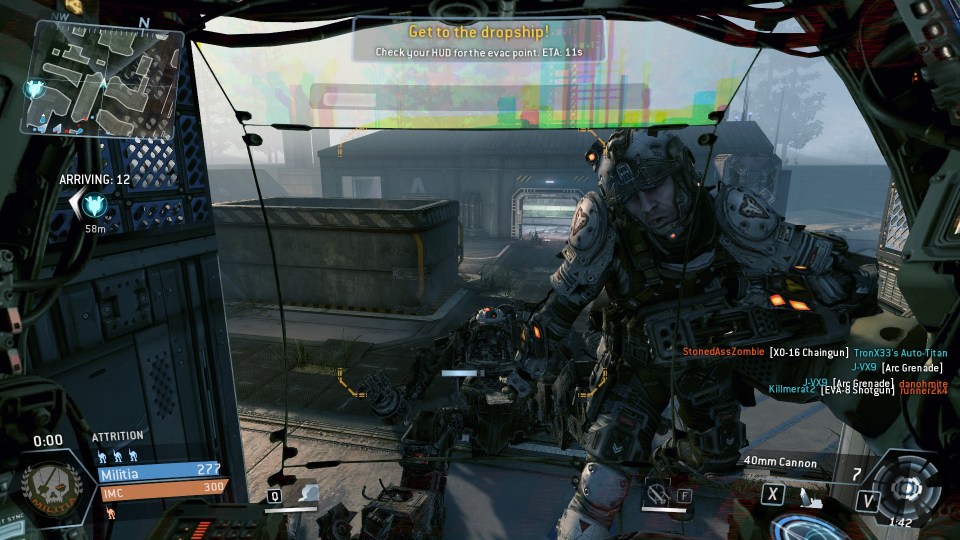Viewport: 960px width, 540px height.
Task: Activate the Titan core gauge dial
Action: (x=906, y=487)
